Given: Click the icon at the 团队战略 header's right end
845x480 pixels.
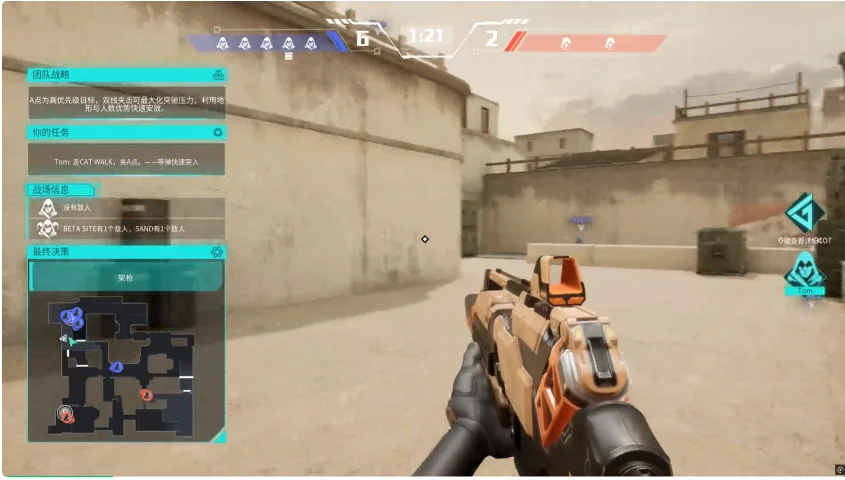Looking at the screenshot, I should pyautogui.click(x=218, y=75).
